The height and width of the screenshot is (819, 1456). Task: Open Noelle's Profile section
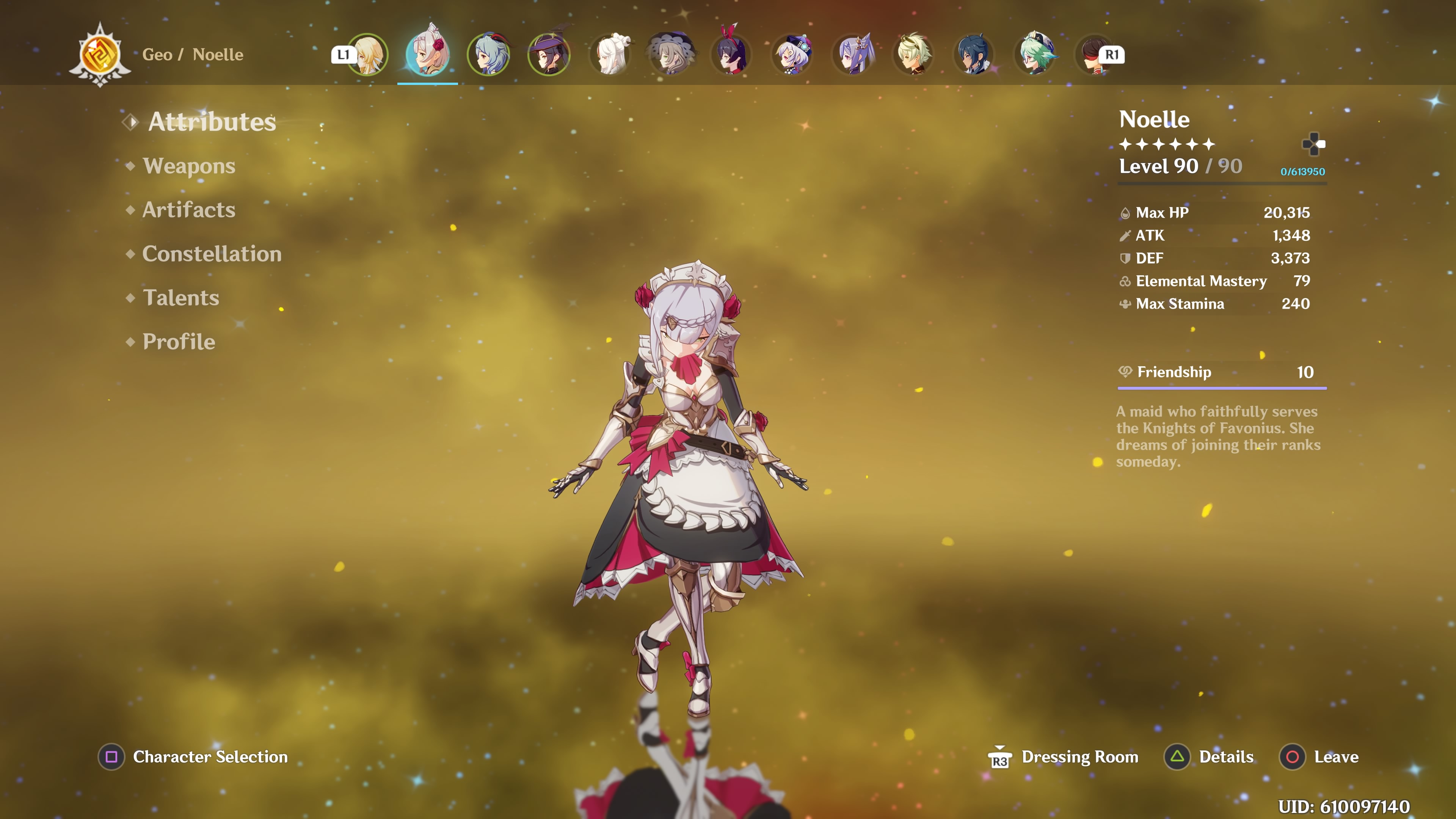pos(178,342)
